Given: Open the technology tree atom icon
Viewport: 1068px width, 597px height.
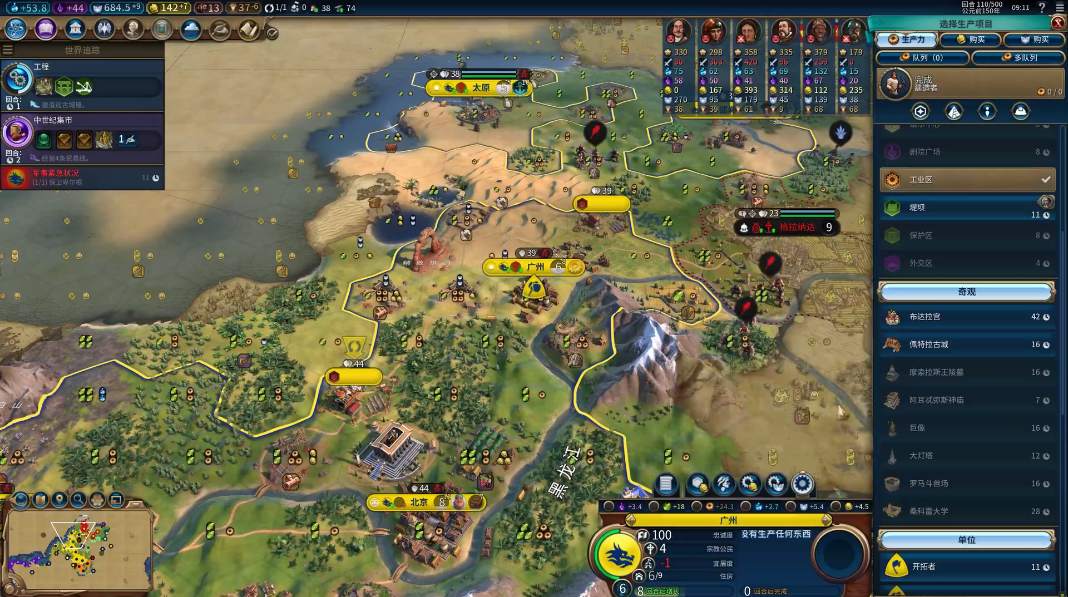Looking at the screenshot, I should tap(17, 28).
